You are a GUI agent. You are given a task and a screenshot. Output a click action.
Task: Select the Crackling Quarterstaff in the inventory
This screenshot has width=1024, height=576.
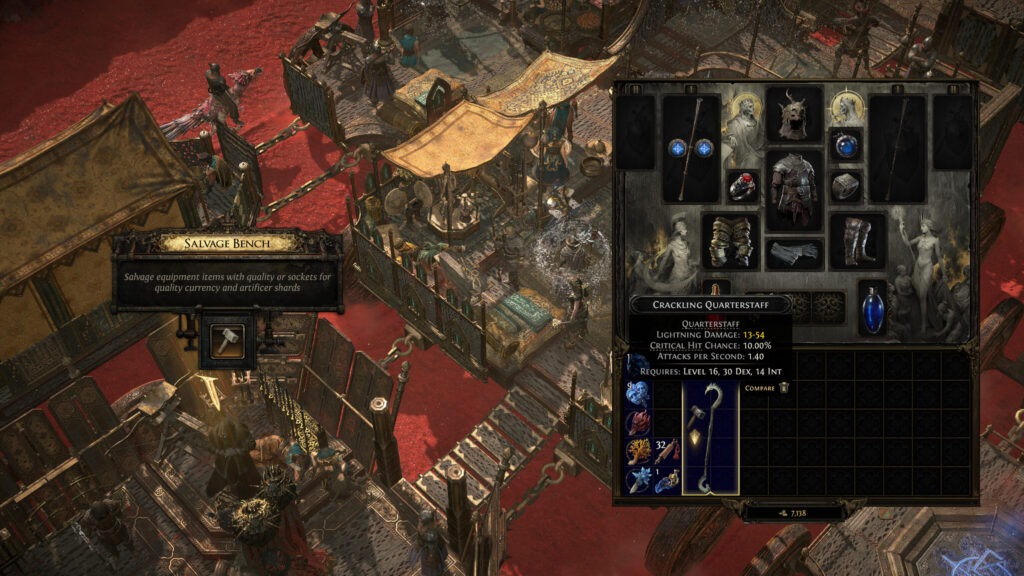[x=710, y=437]
